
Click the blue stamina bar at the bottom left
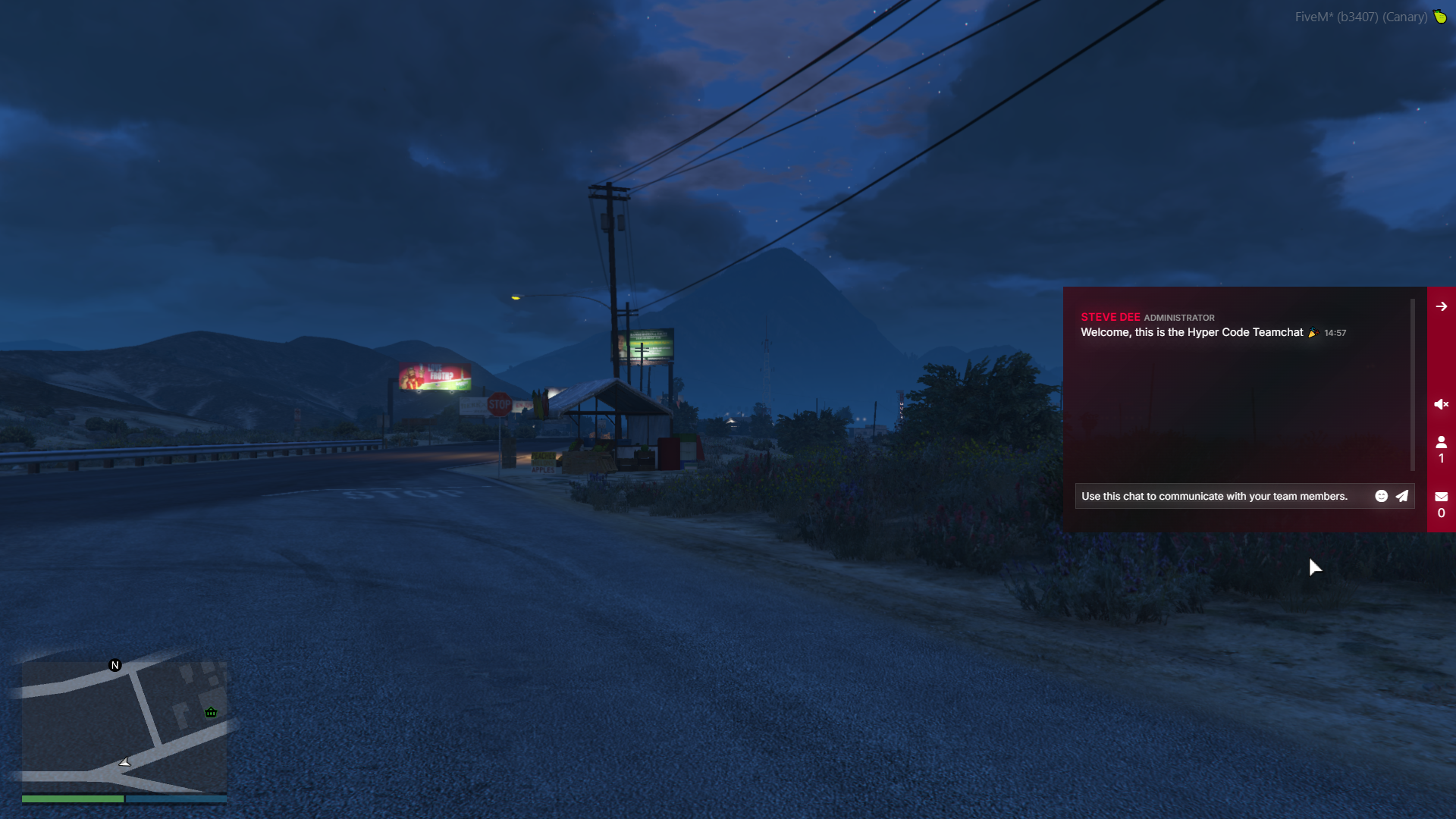click(x=176, y=799)
